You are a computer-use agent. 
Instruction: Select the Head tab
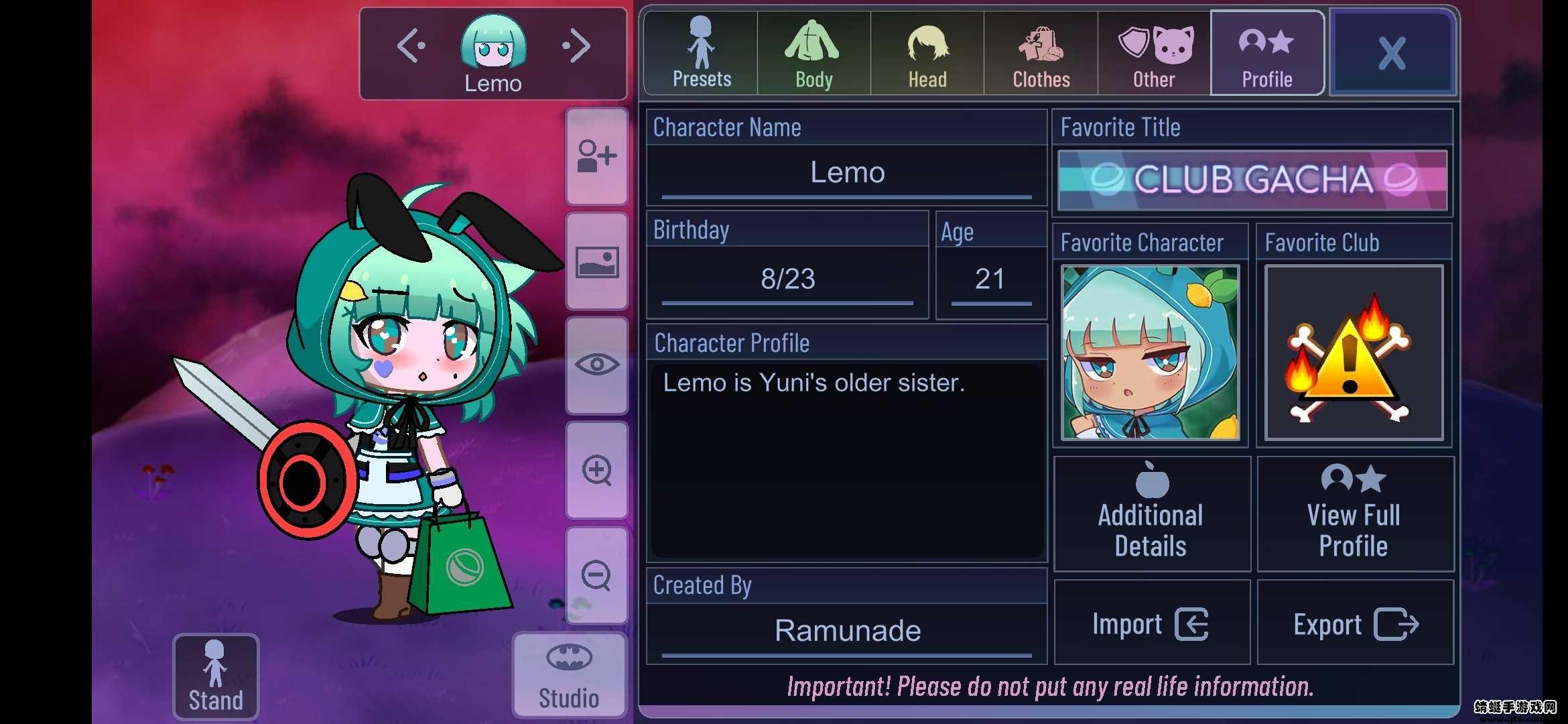click(927, 54)
